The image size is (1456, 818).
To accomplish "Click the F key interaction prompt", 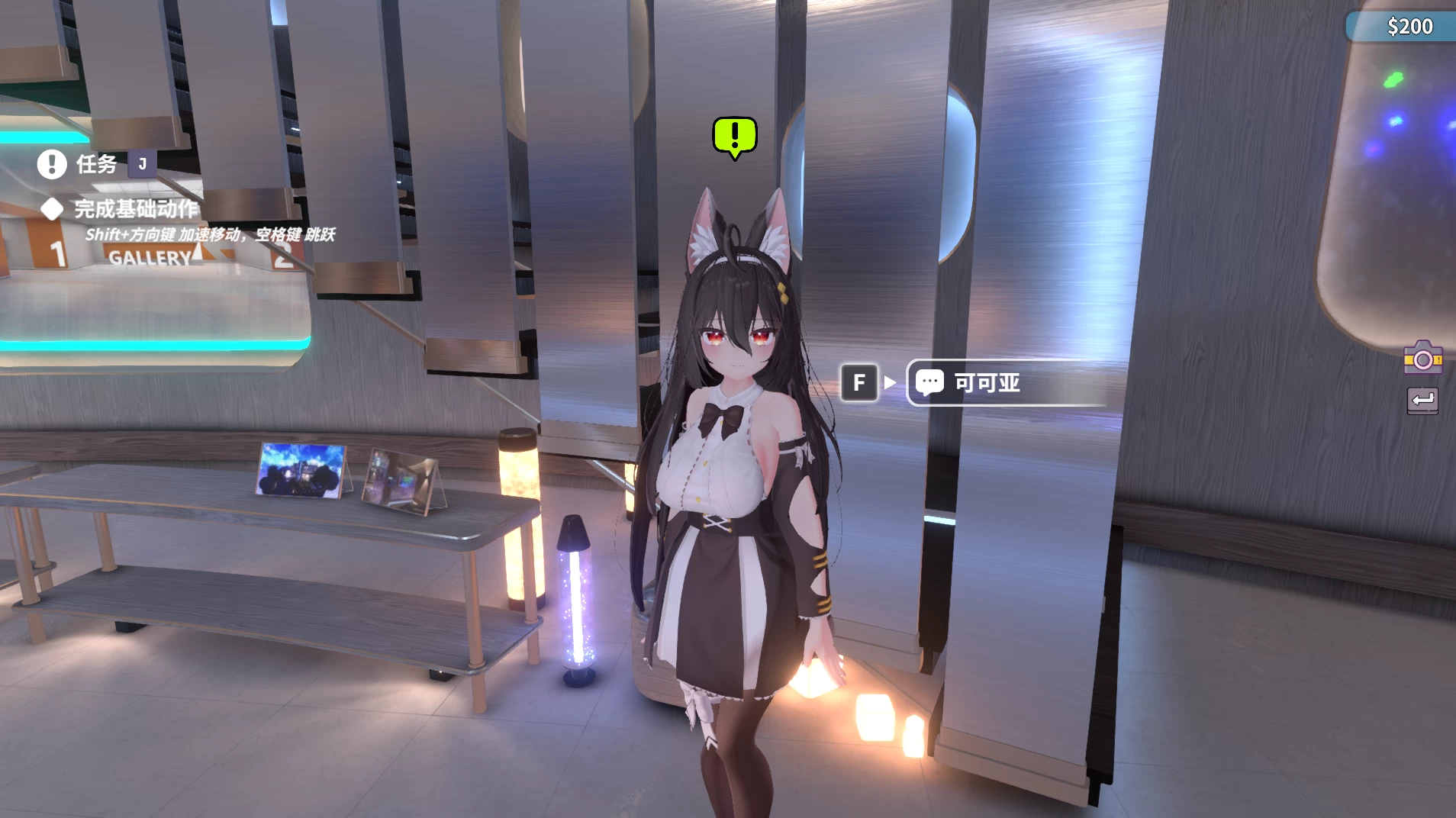I will [860, 382].
